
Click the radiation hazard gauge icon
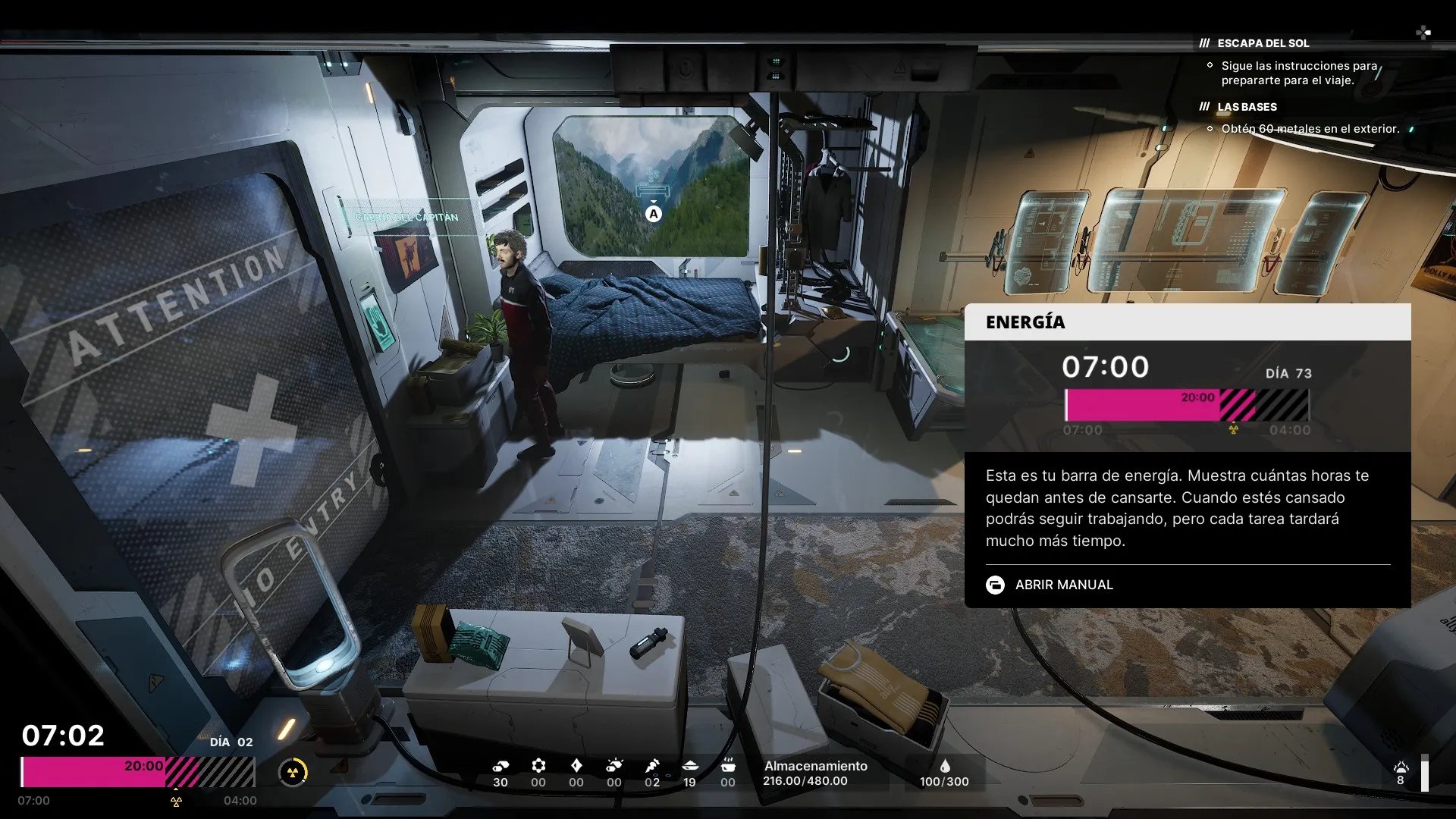coord(293,773)
